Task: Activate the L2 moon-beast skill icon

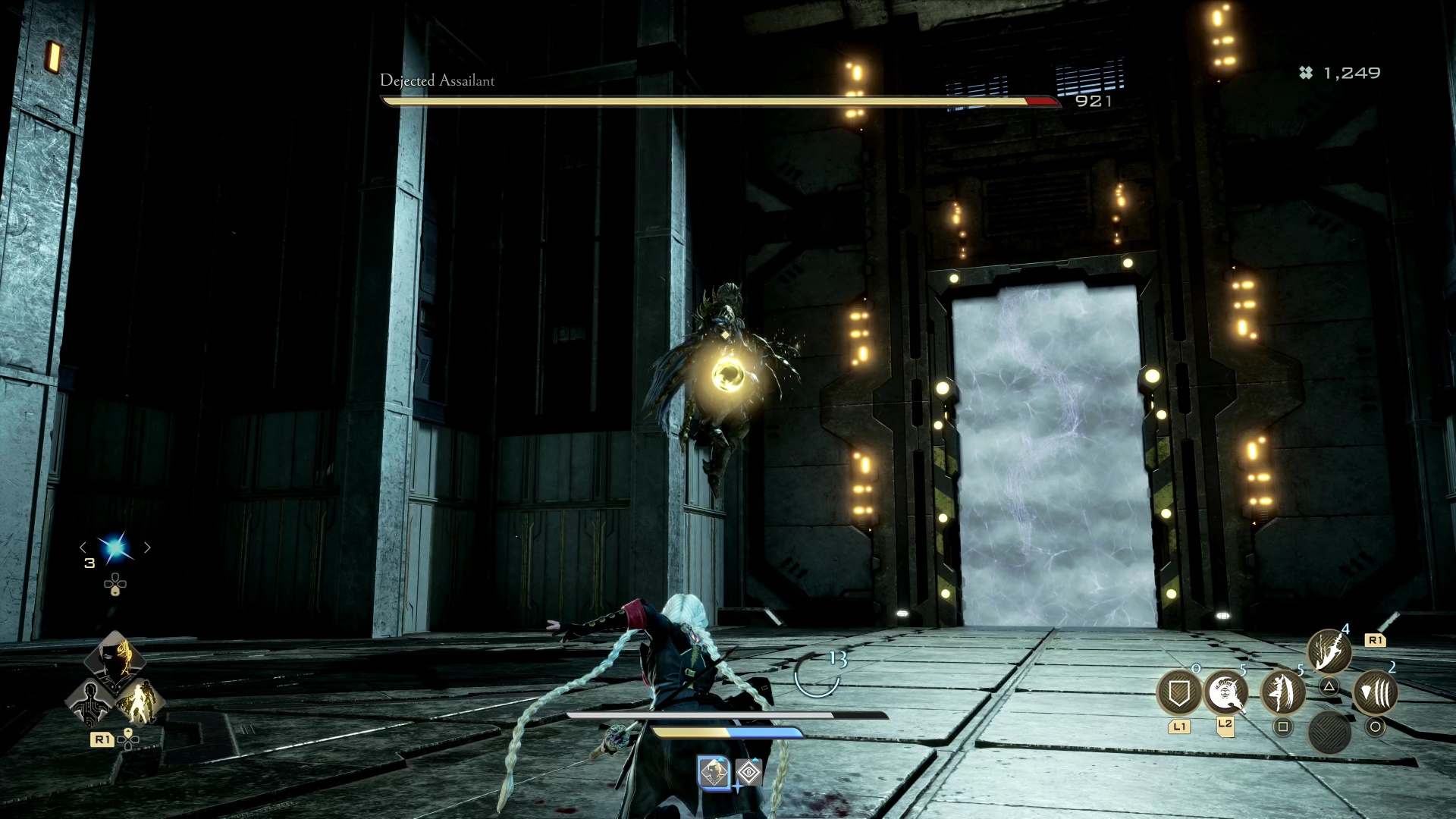Action: pyautogui.click(x=1227, y=692)
